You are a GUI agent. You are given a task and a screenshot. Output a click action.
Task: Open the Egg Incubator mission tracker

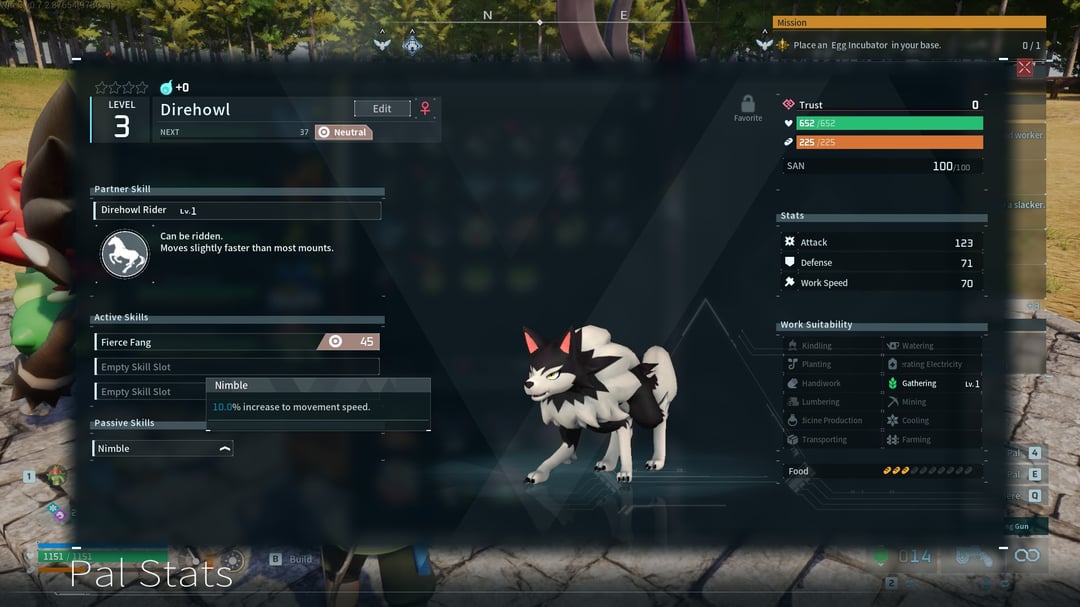tap(906, 45)
